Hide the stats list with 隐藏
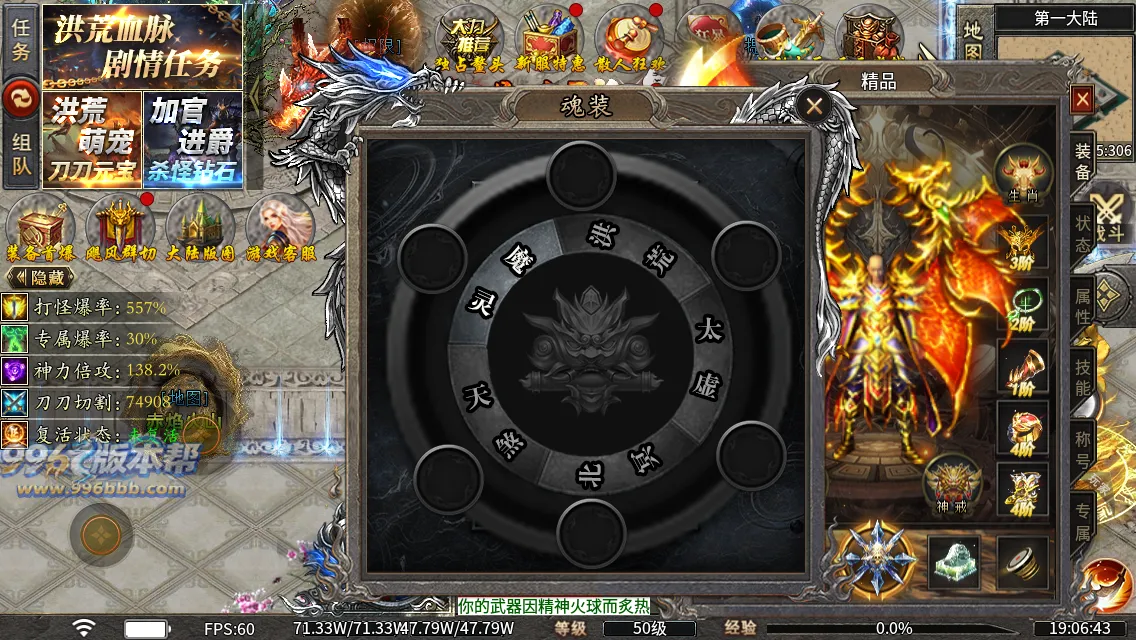1136x640 pixels. click(x=41, y=277)
